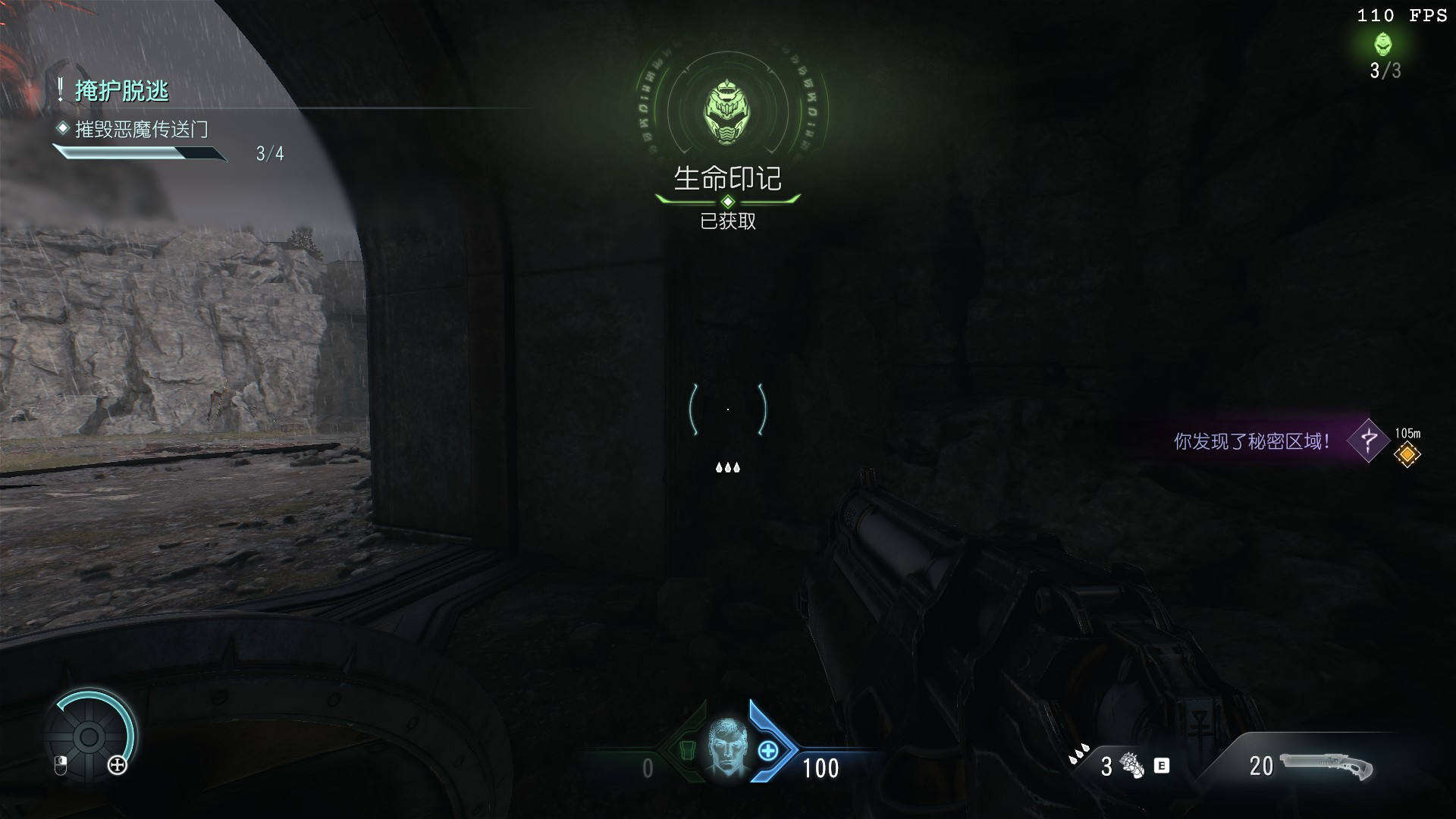This screenshot has height=819, width=1456.
Task: Click the life sigil counter helmet icon
Action: (1384, 44)
